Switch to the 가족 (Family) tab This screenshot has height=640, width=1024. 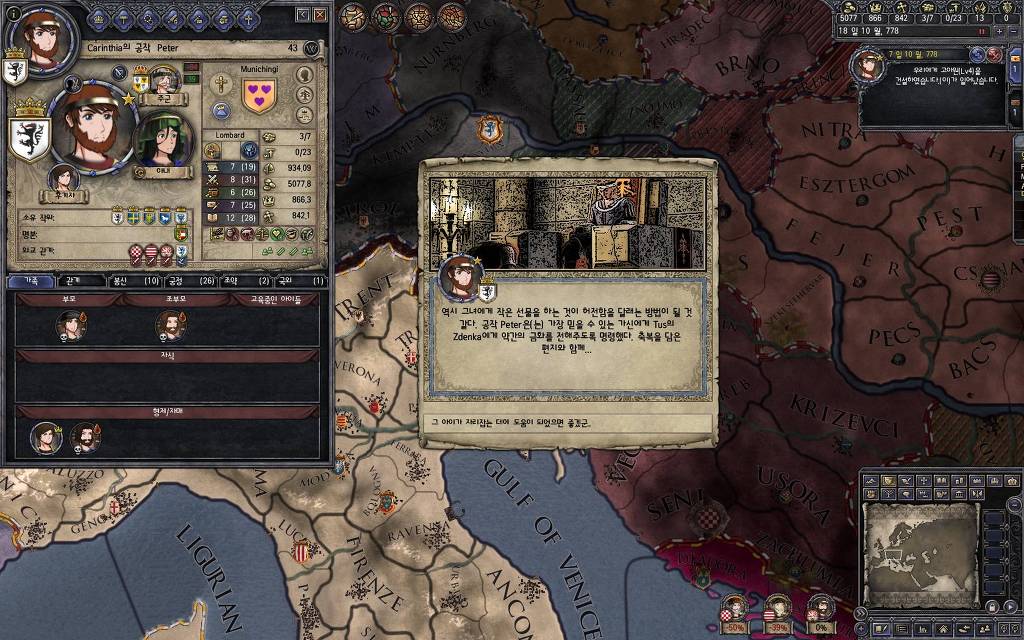coord(31,281)
